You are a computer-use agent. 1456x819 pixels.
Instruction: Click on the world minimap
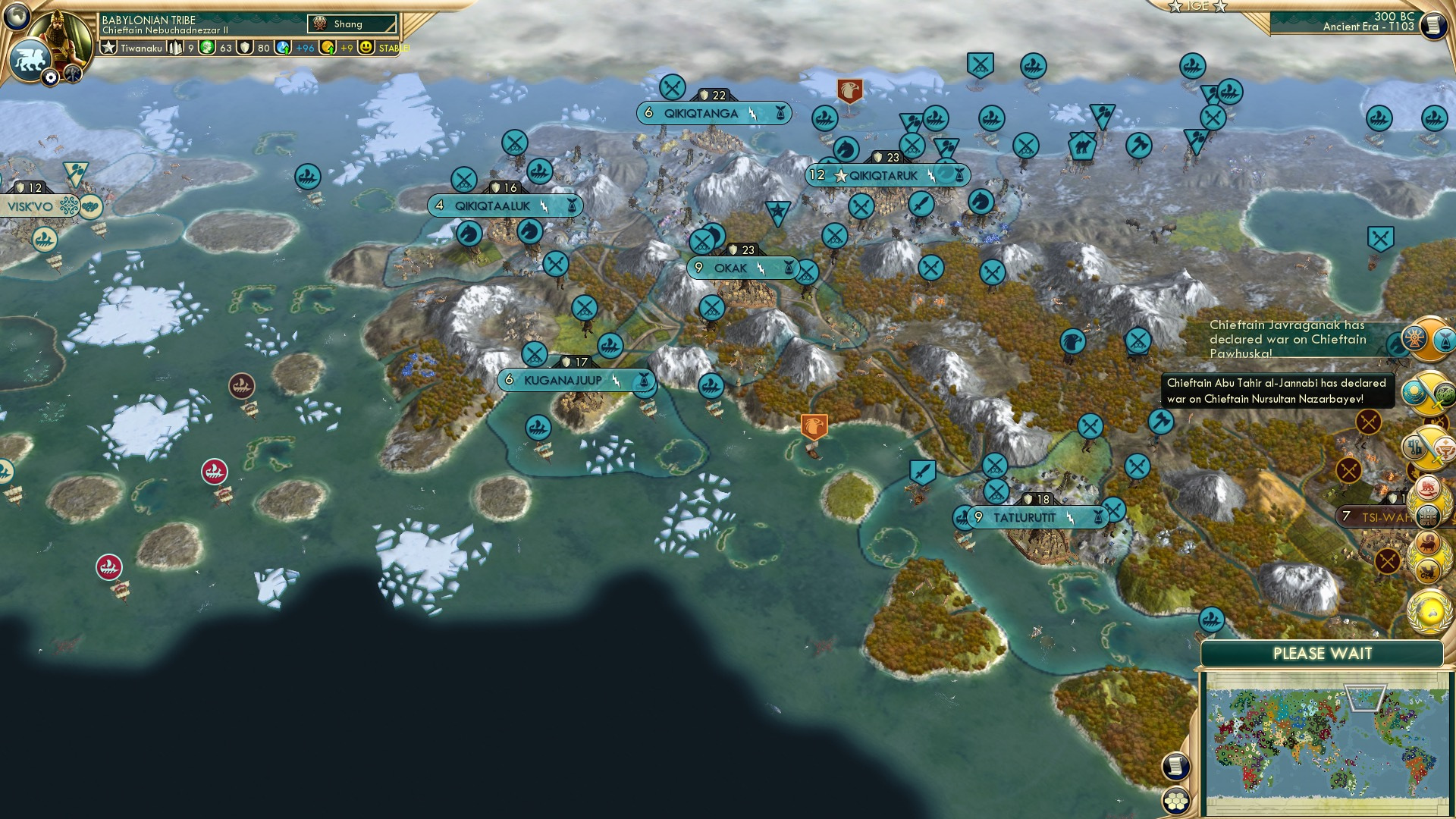click(x=1326, y=743)
